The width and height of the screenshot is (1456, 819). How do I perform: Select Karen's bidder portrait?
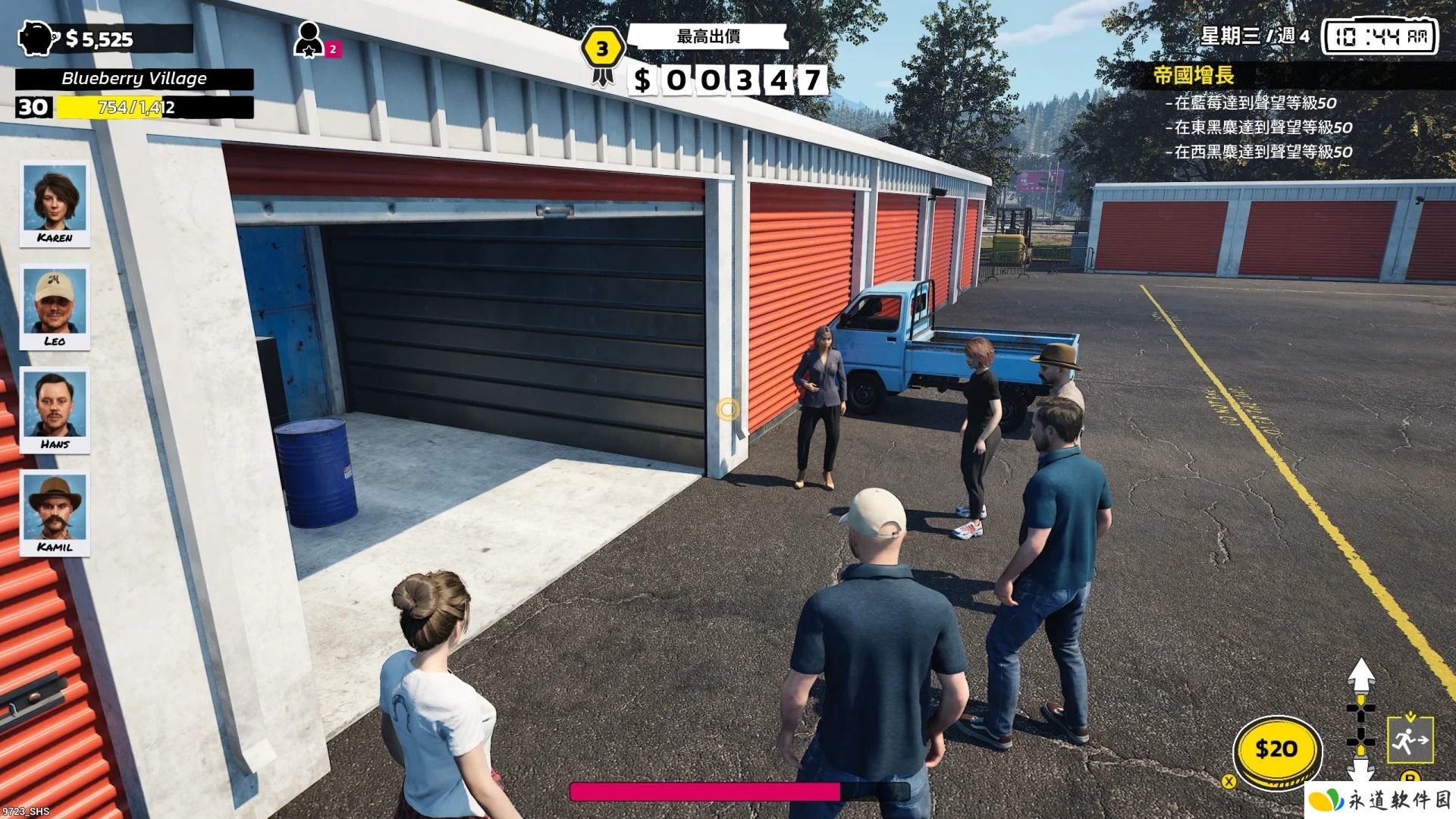pos(55,203)
